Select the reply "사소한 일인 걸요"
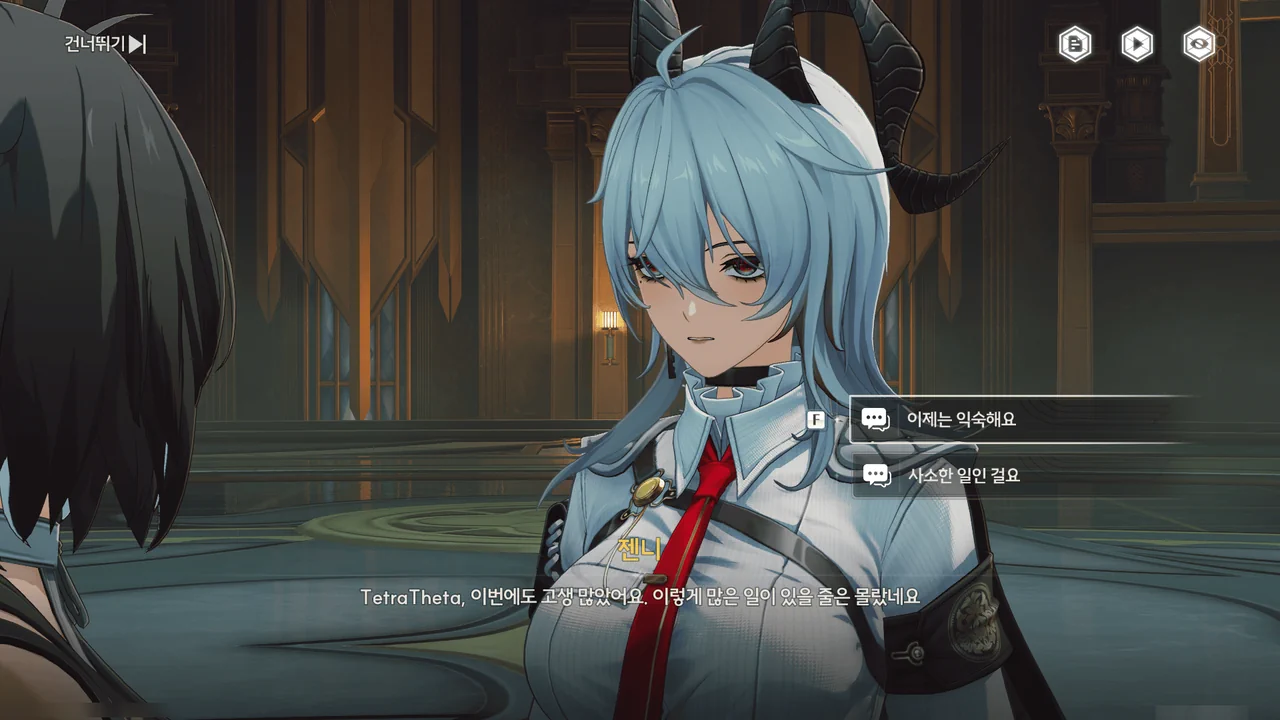The height and width of the screenshot is (720, 1280). pos(1010,476)
